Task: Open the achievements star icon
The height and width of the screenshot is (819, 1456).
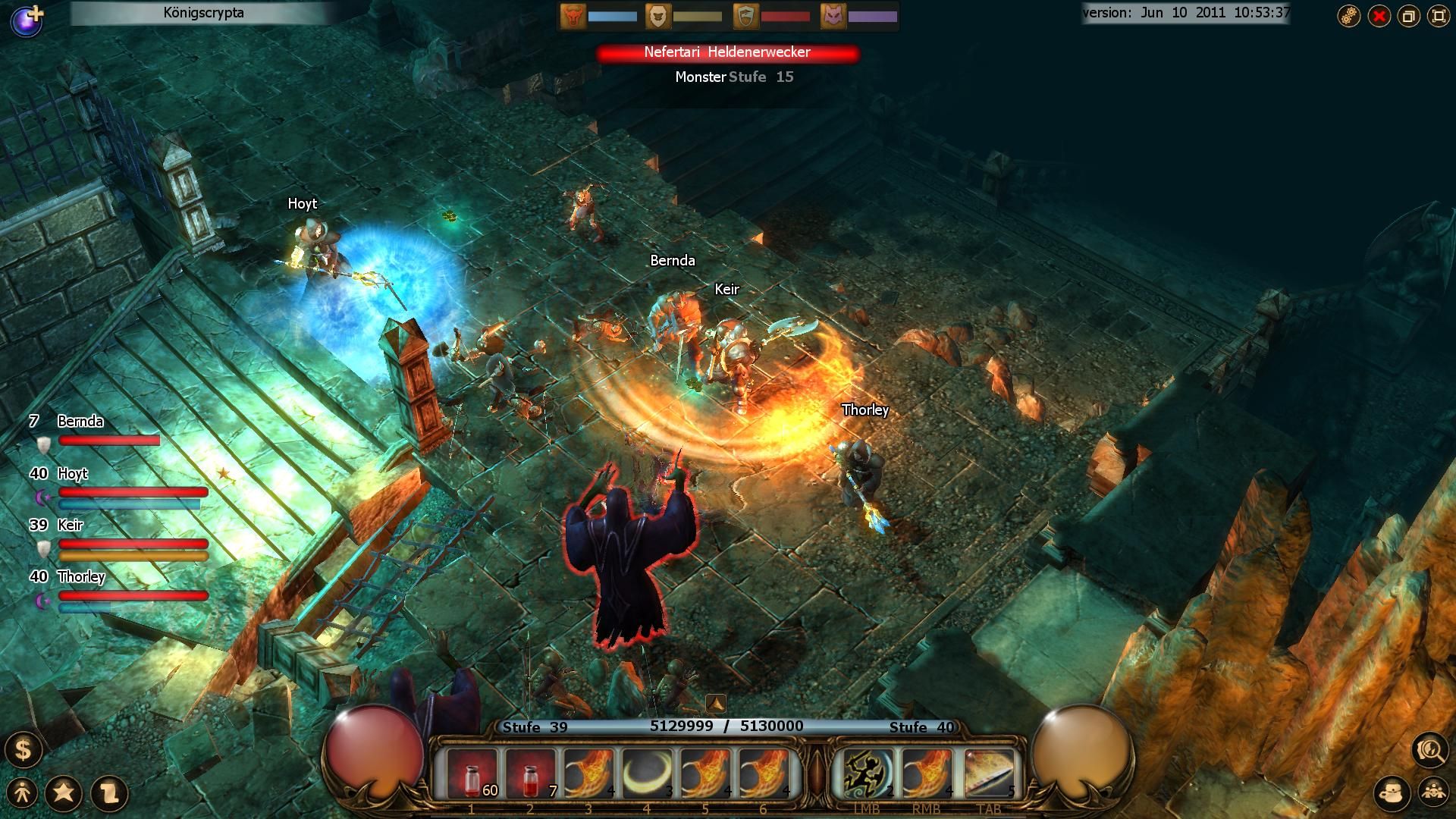Action: tap(64, 793)
